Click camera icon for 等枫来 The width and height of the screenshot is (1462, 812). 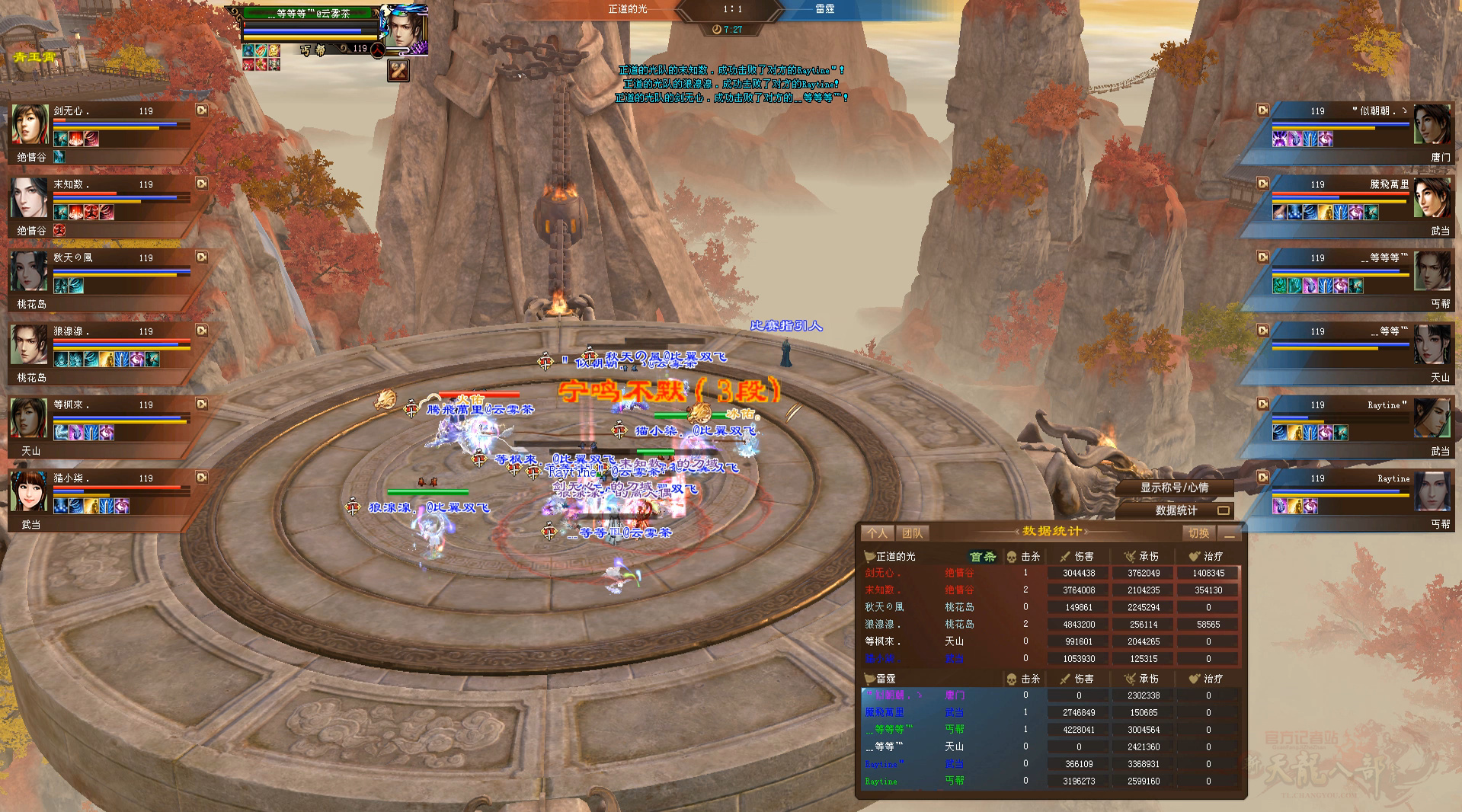tap(202, 404)
